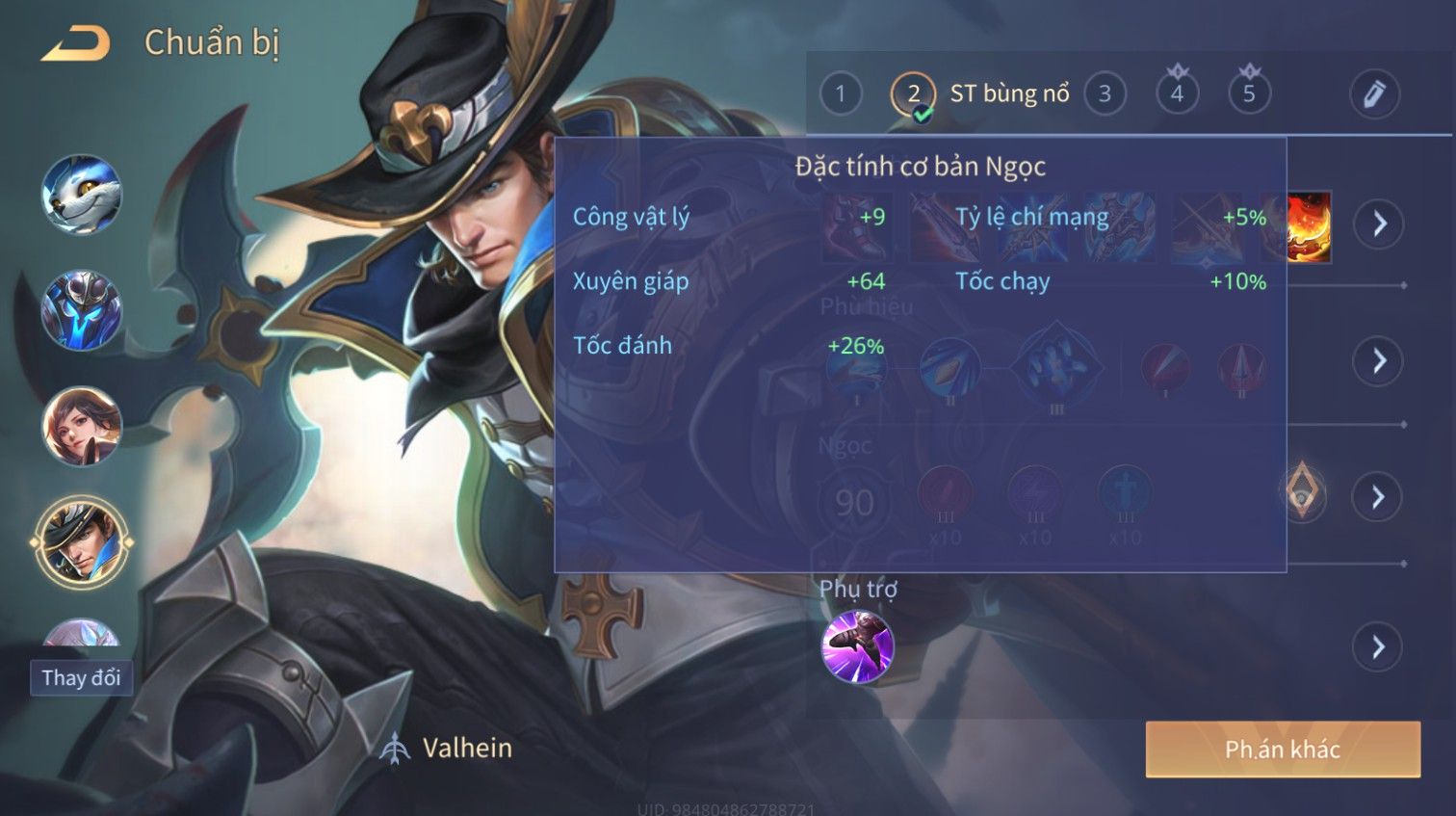This screenshot has height=816, width=1456.
Task: Select locked preset slot 5
Action: tap(1249, 93)
